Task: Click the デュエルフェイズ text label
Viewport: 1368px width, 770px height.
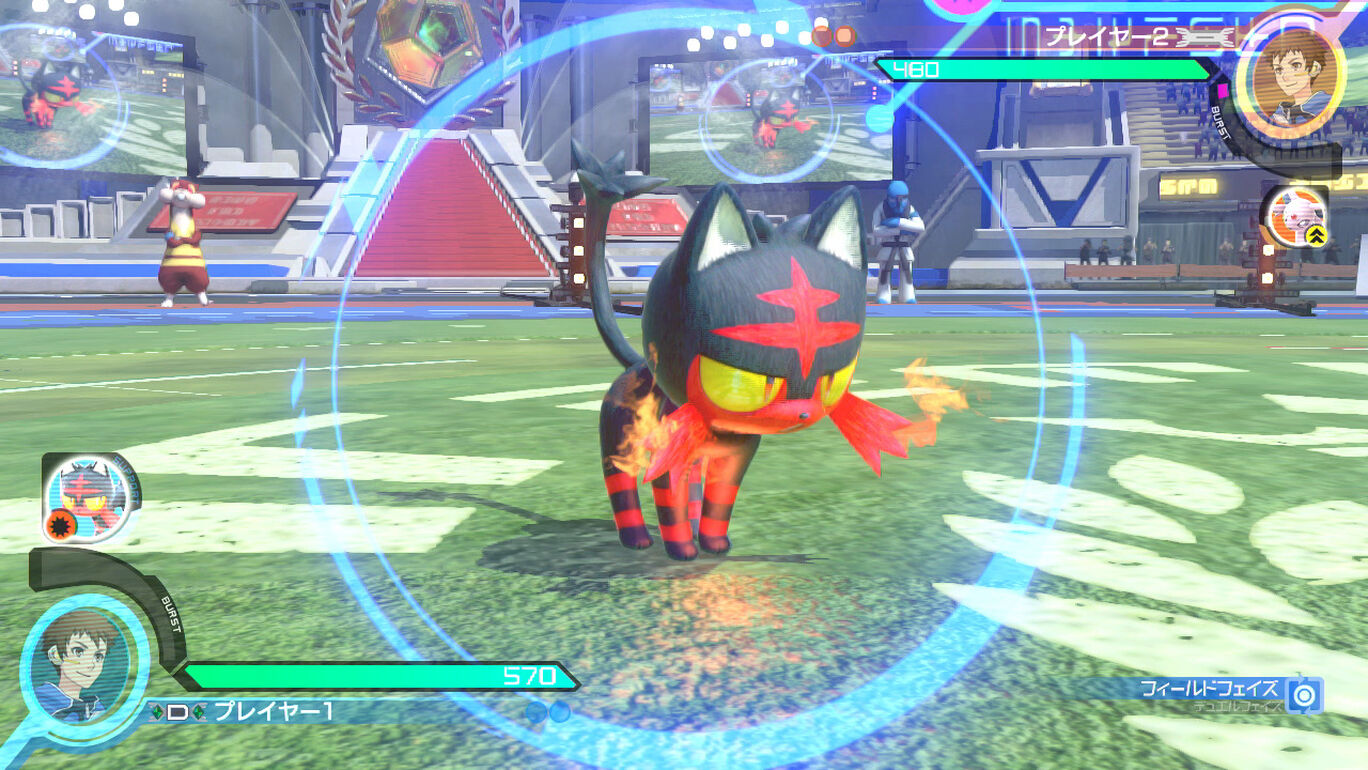Action: click(1238, 706)
